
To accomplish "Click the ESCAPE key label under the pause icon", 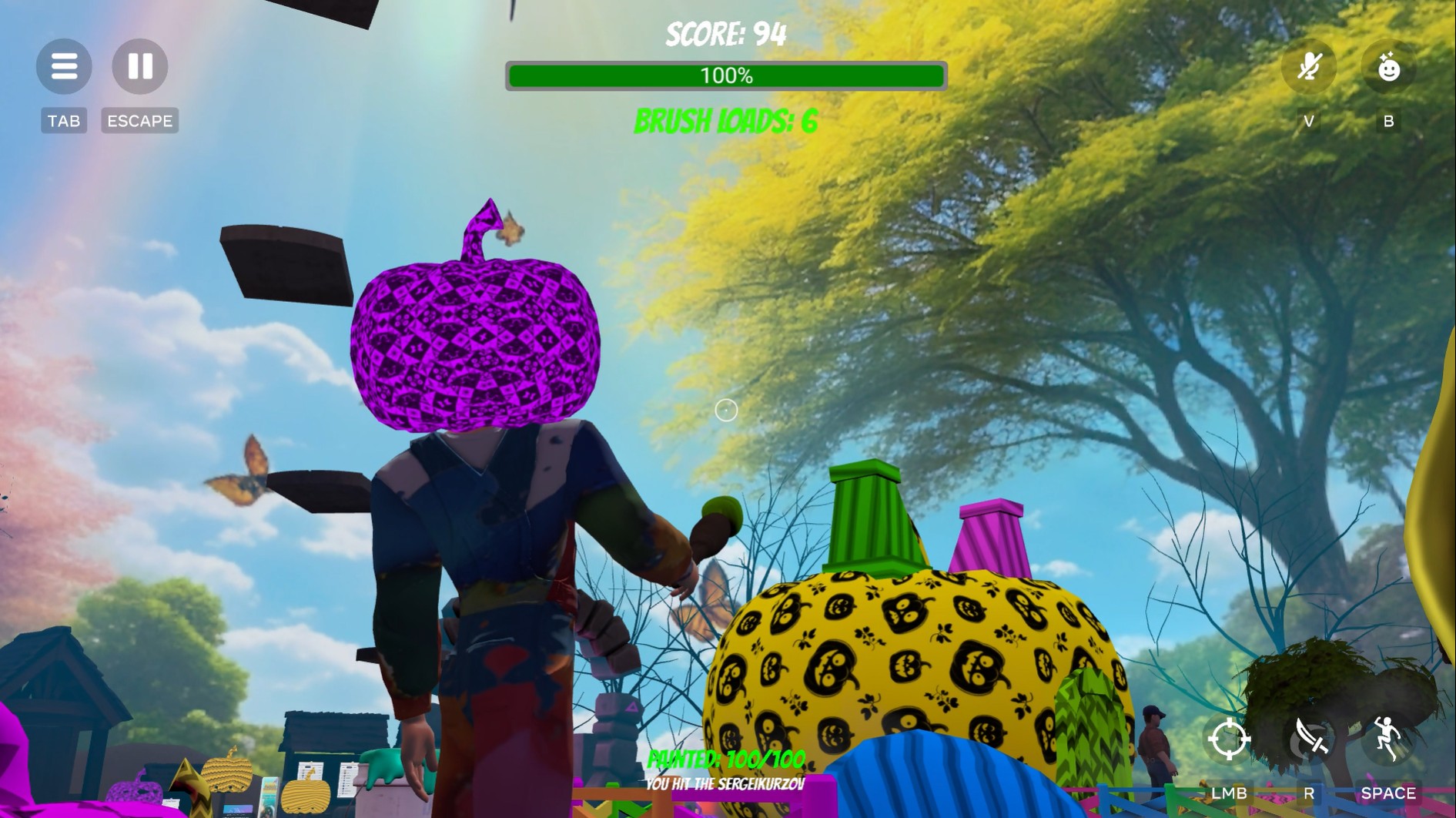I will 139,120.
